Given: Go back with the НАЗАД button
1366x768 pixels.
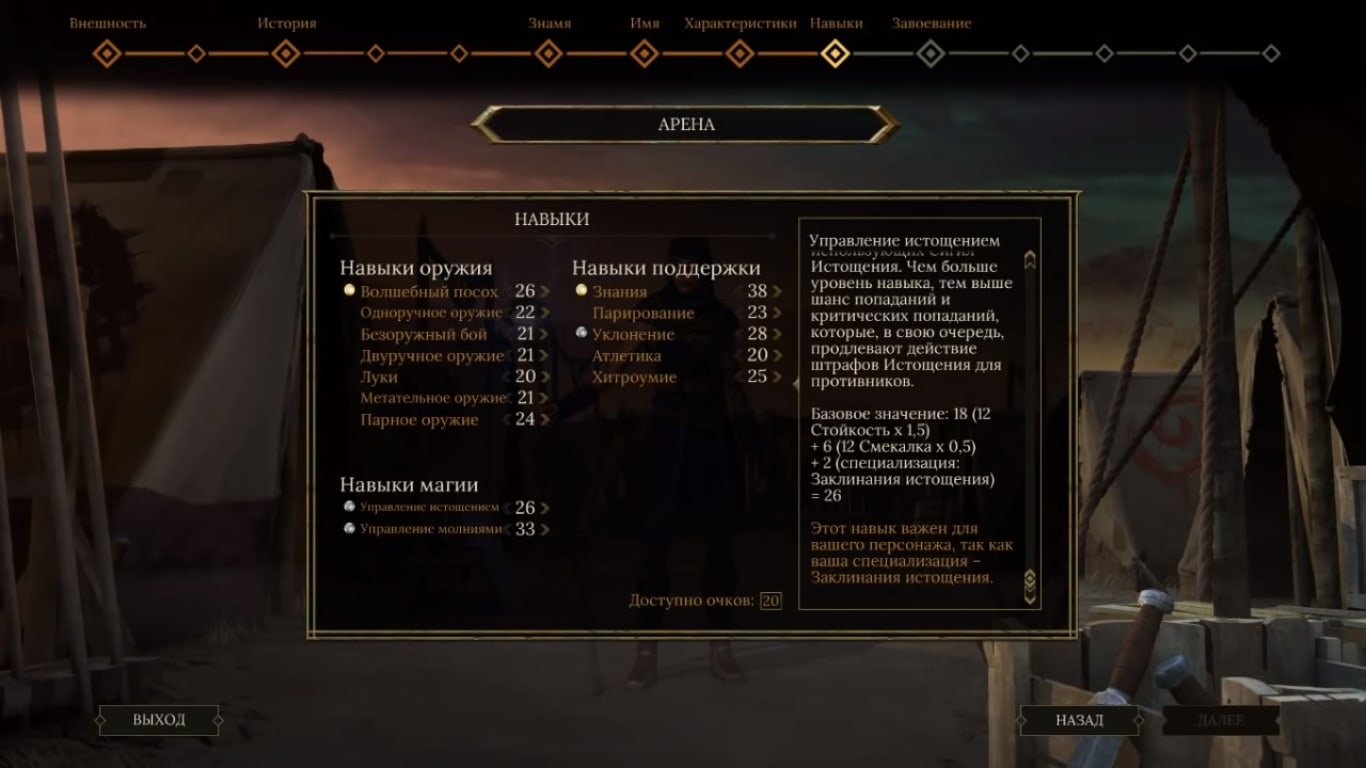Looking at the screenshot, I should 1079,720.
